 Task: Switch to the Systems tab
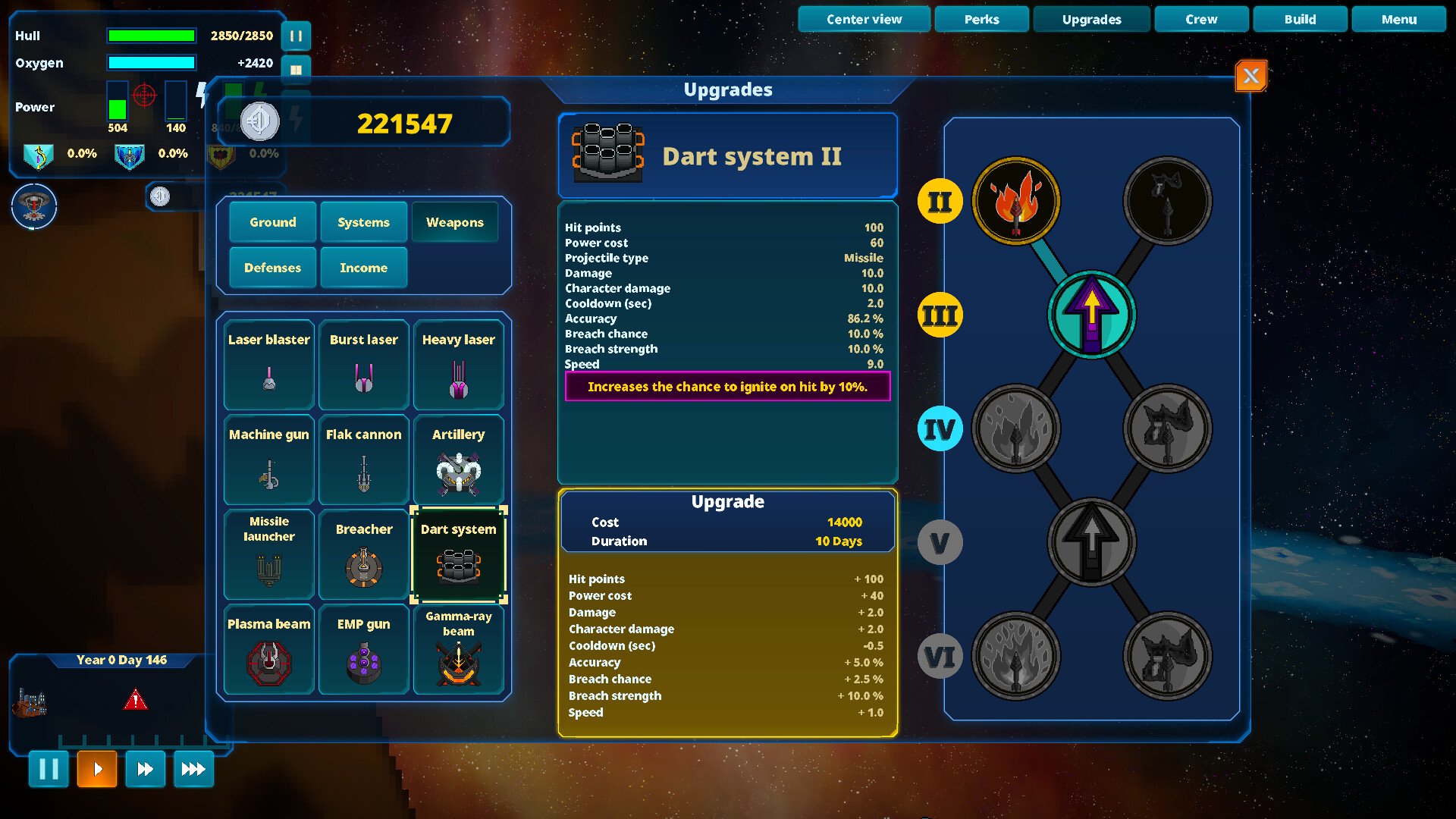pos(363,221)
